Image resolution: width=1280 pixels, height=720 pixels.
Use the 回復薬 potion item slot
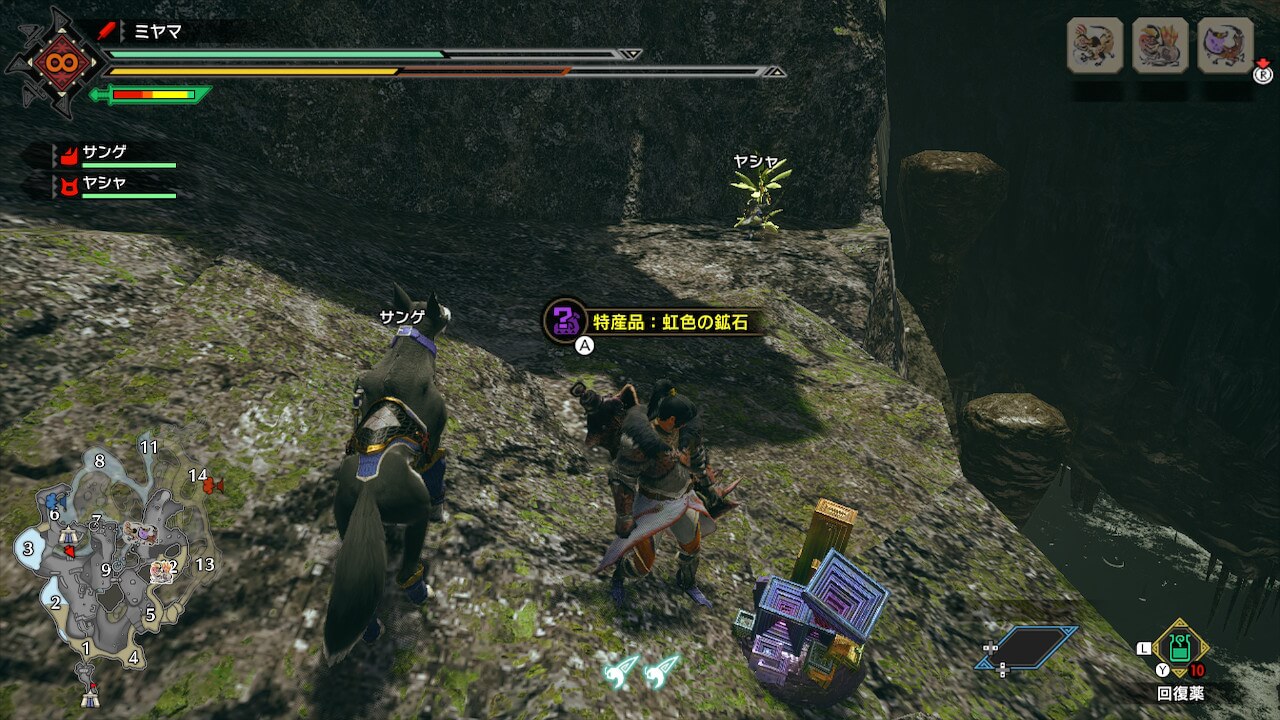[1180, 648]
